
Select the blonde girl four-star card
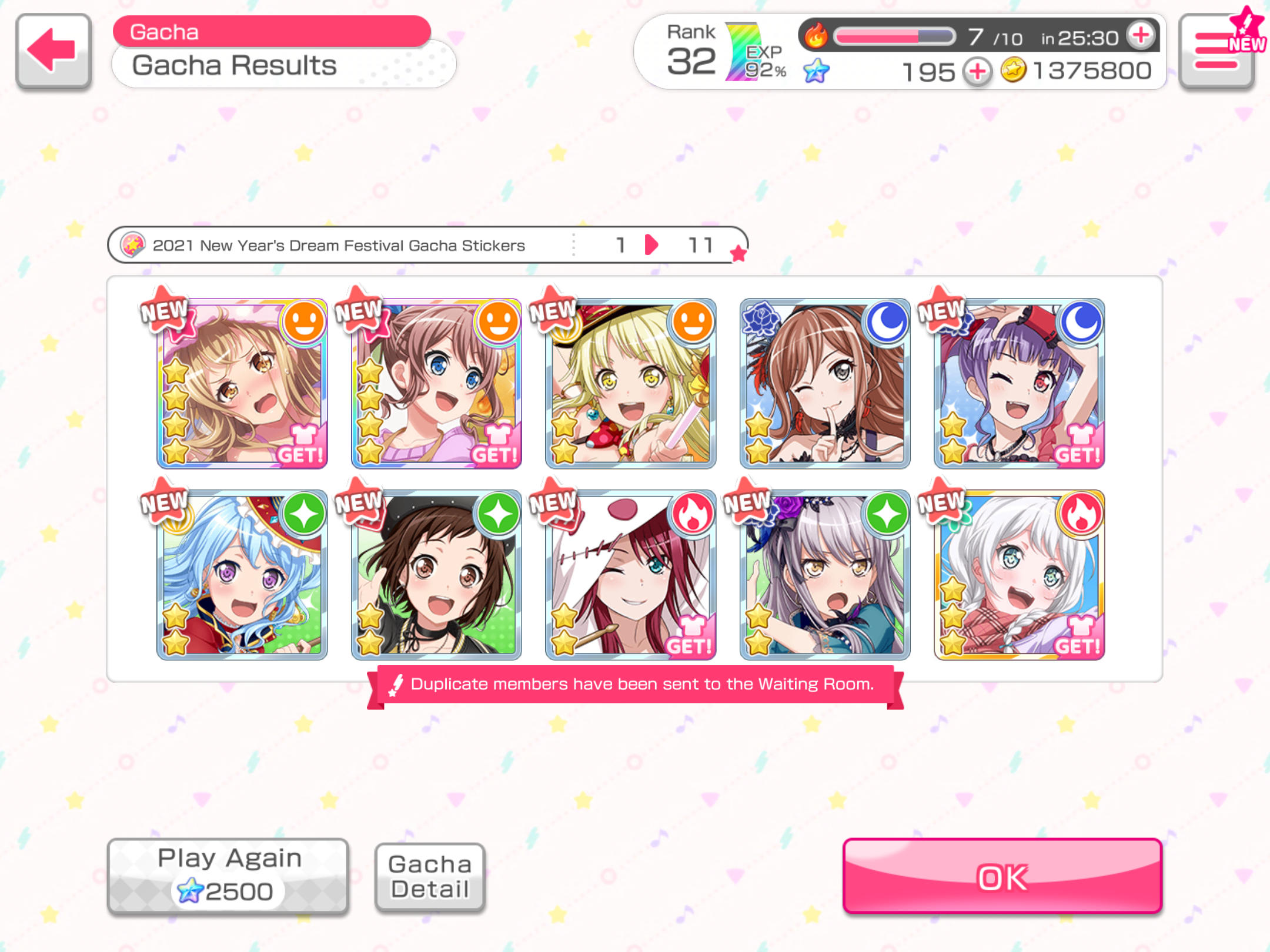pos(242,384)
